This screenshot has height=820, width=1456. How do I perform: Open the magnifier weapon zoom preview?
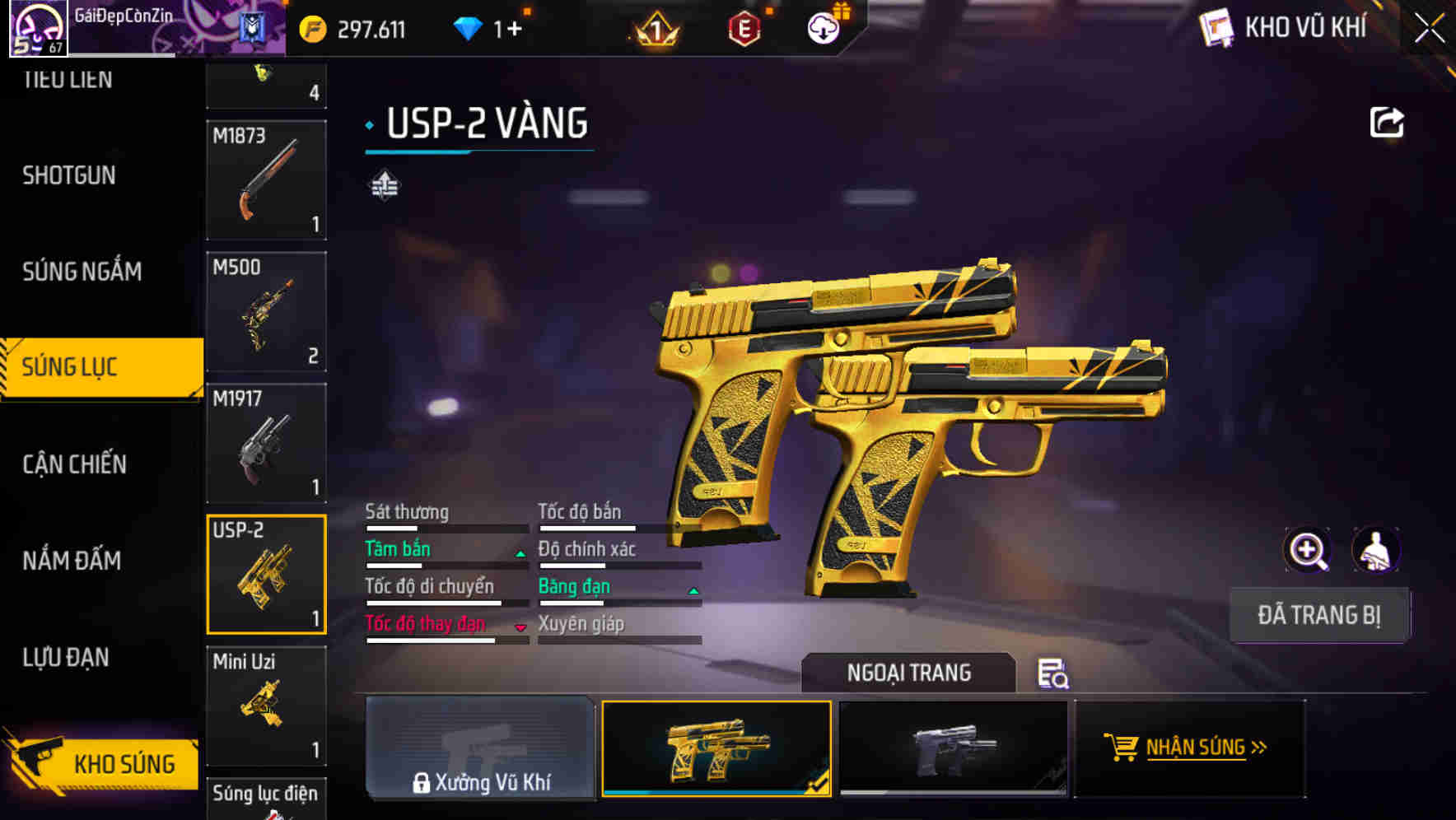(x=1308, y=550)
